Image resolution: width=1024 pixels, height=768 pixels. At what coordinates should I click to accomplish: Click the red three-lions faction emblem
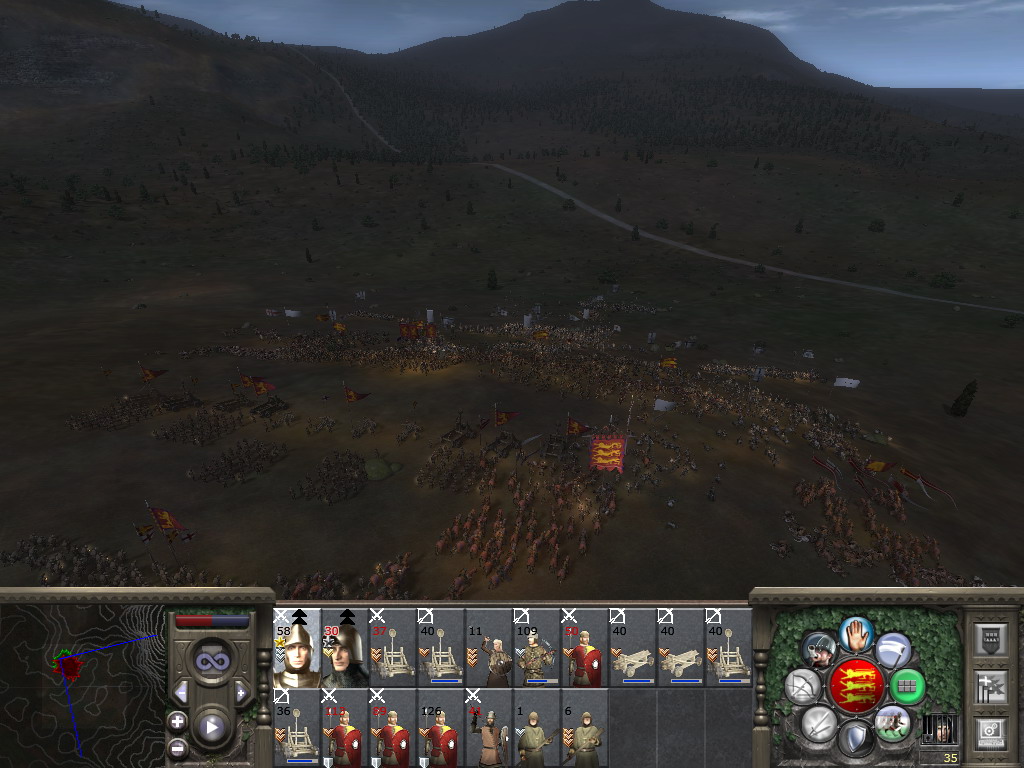pyautogui.click(x=856, y=686)
